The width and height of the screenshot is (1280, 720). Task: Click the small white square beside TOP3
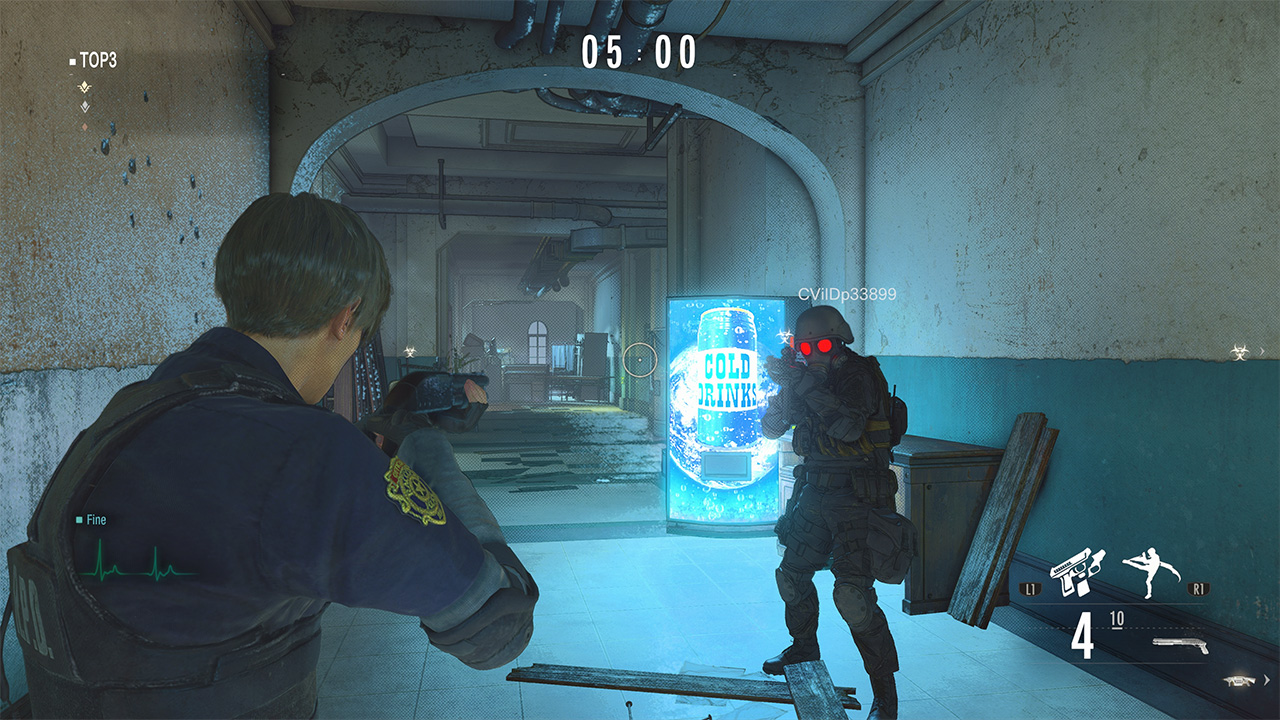71,59
